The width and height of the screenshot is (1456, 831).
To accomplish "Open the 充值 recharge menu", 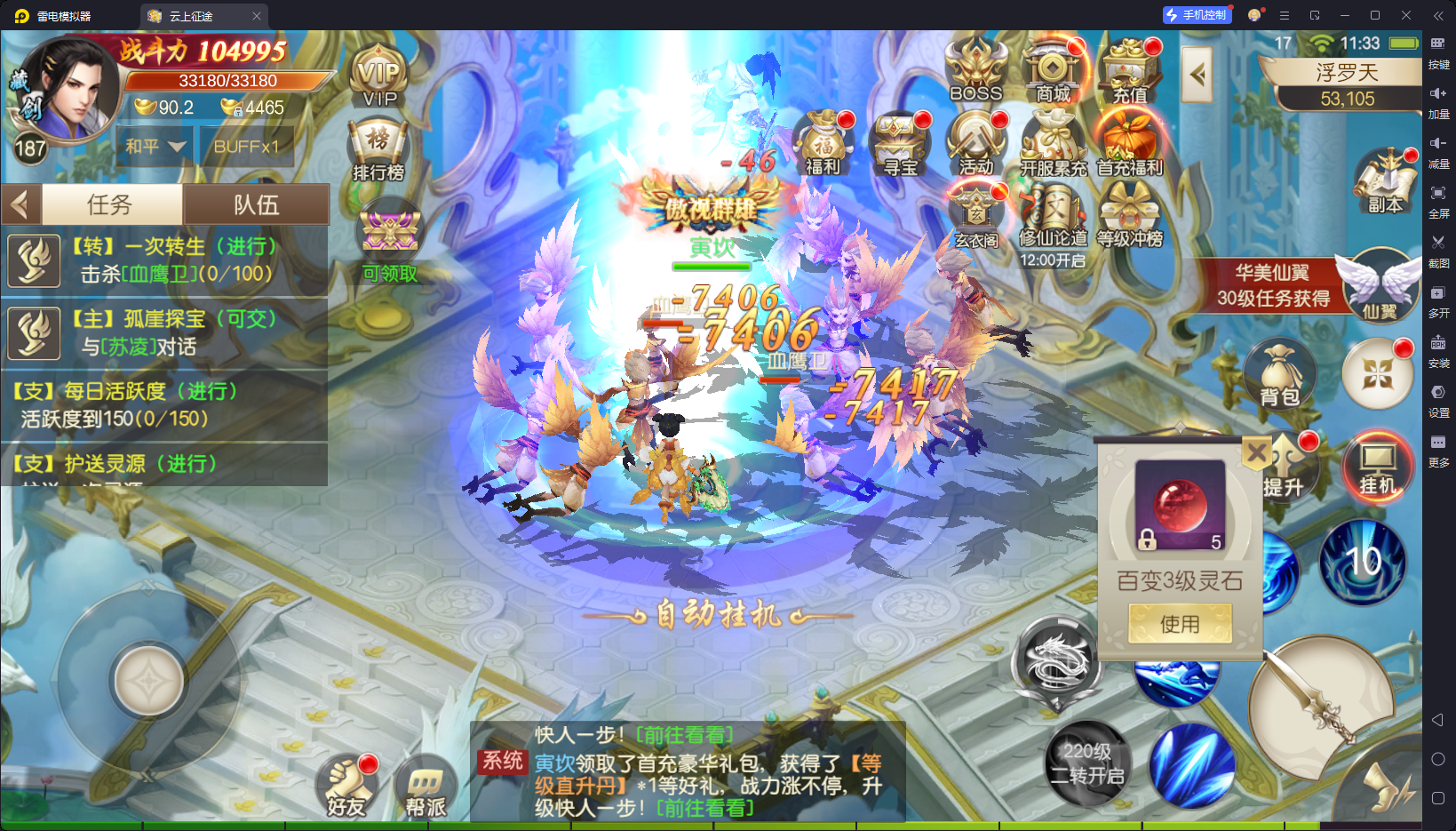I will [1130, 70].
